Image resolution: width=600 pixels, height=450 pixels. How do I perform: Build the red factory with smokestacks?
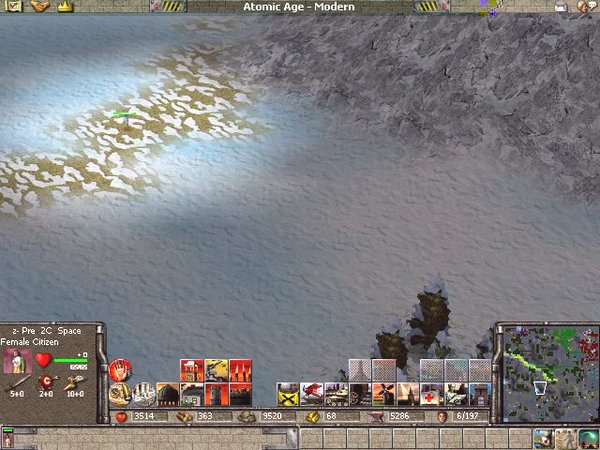click(x=191, y=370)
